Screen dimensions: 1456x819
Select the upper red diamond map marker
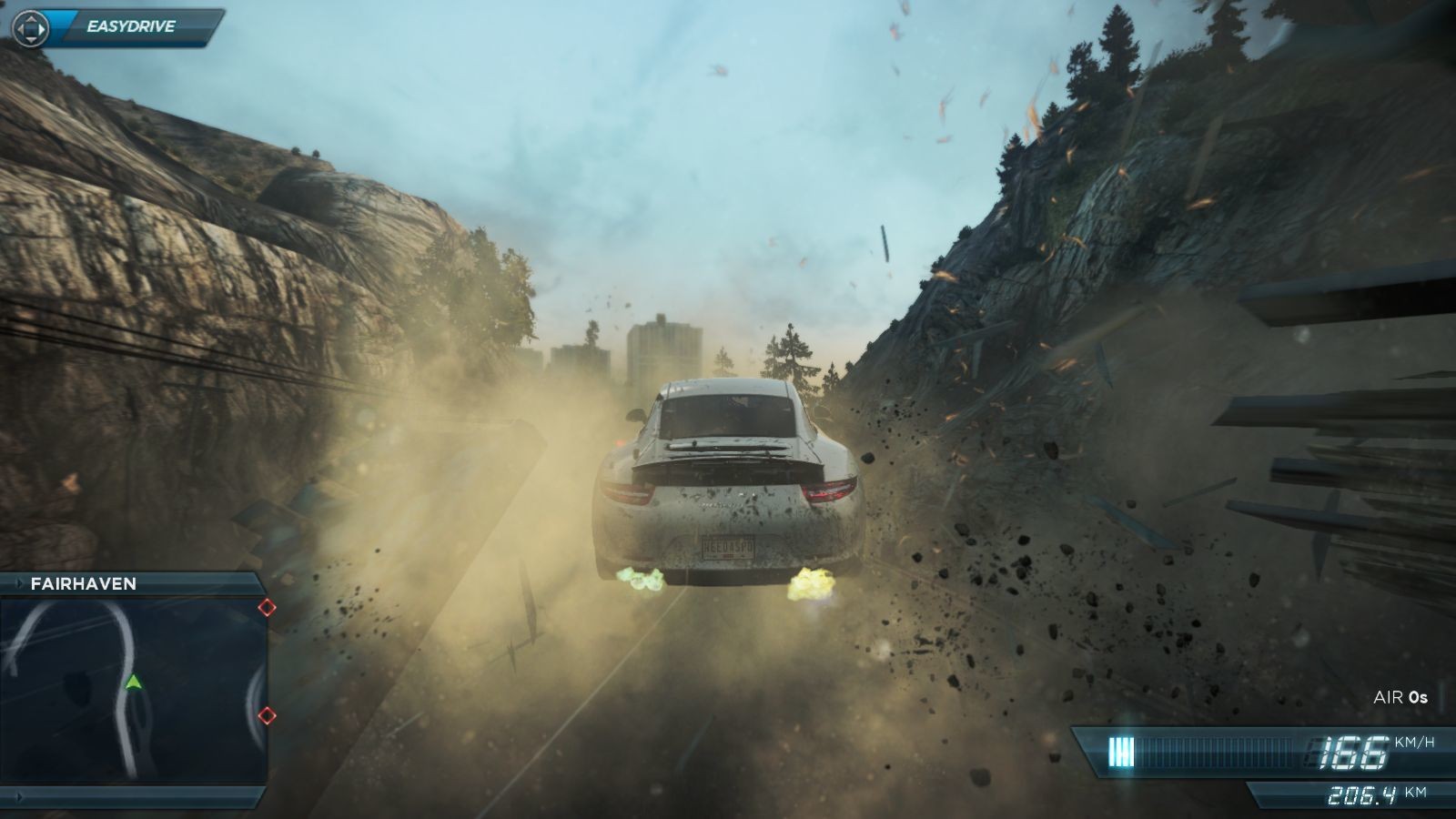pyautogui.click(x=267, y=607)
